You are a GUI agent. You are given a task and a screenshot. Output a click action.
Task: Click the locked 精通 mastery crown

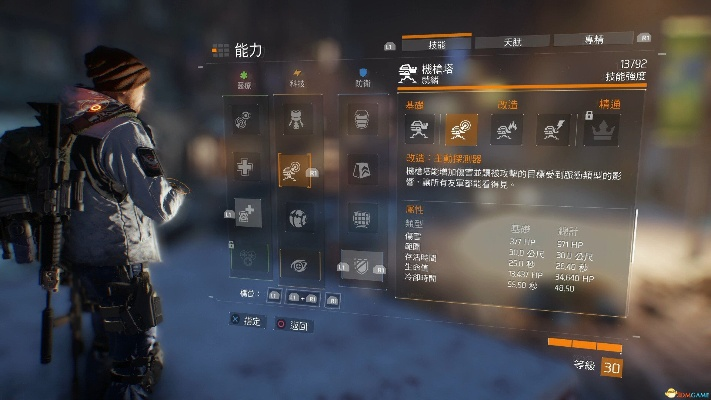pos(602,128)
